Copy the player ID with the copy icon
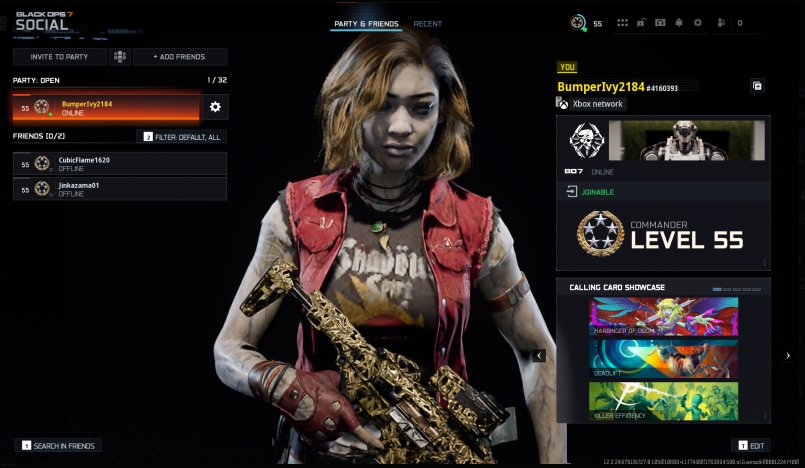Image resolution: width=805 pixels, height=468 pixels. click(757, 86)
